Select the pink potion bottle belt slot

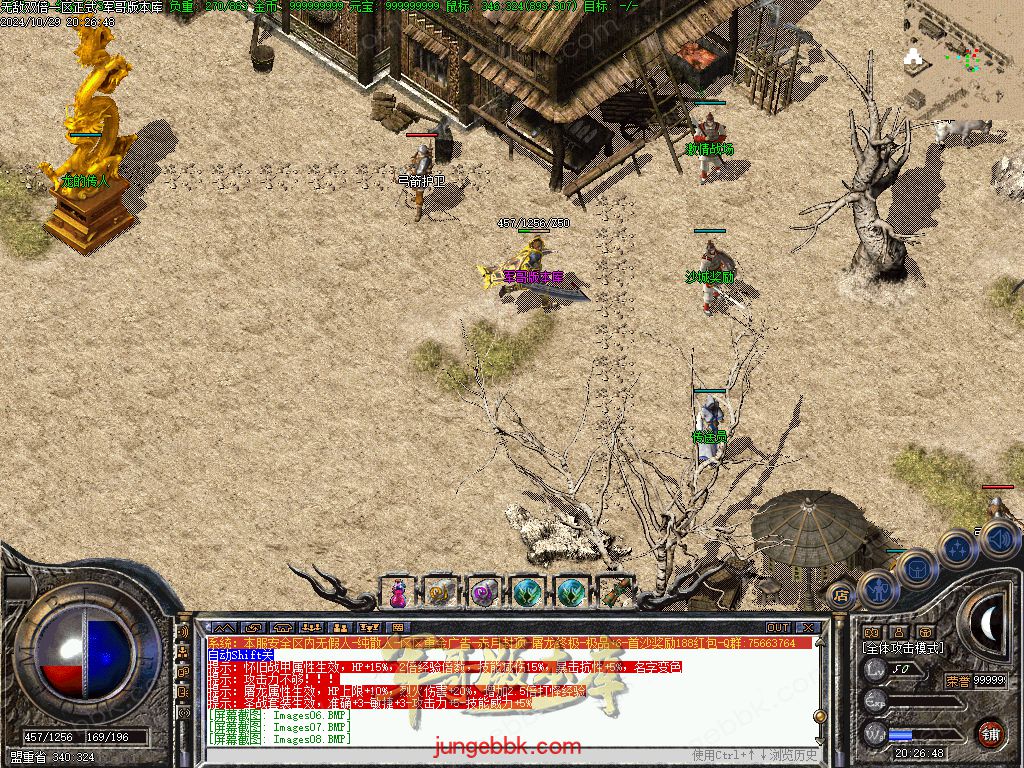[398, 593]
